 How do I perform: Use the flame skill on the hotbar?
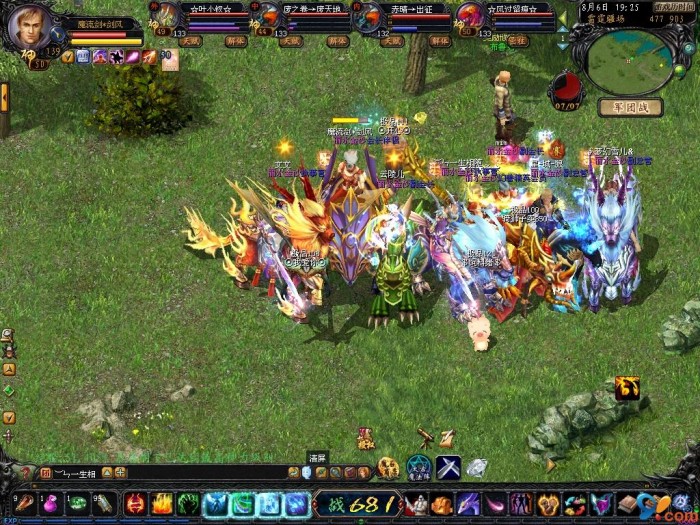pyautogui.click(x=162, y=504)
